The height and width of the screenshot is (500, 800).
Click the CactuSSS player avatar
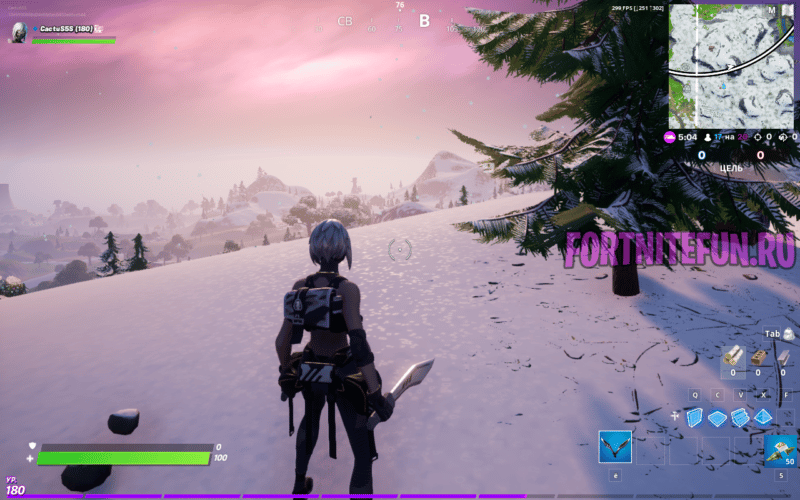click(18, 32)
